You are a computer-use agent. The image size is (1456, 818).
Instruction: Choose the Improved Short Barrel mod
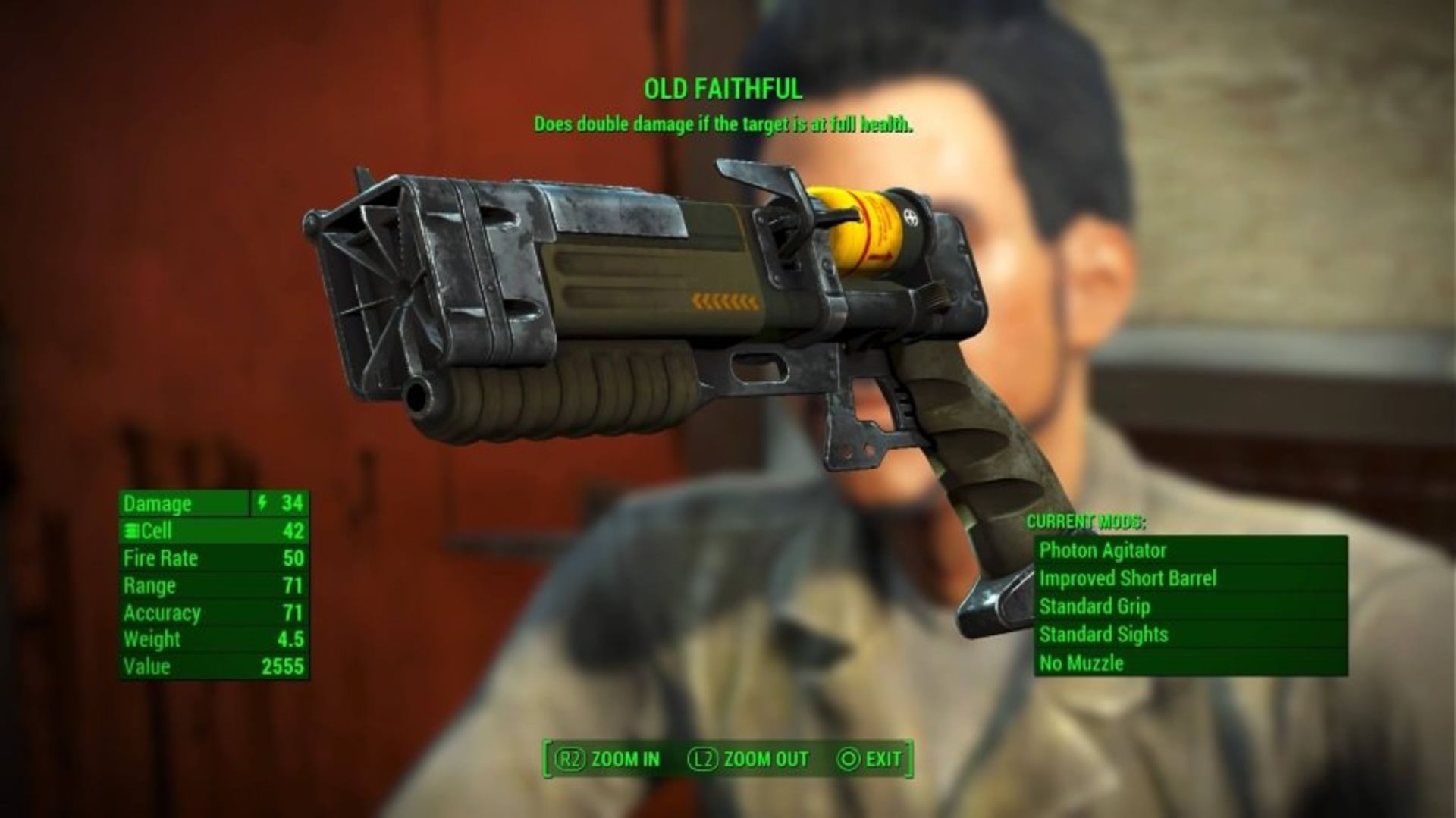[1189, 578]
